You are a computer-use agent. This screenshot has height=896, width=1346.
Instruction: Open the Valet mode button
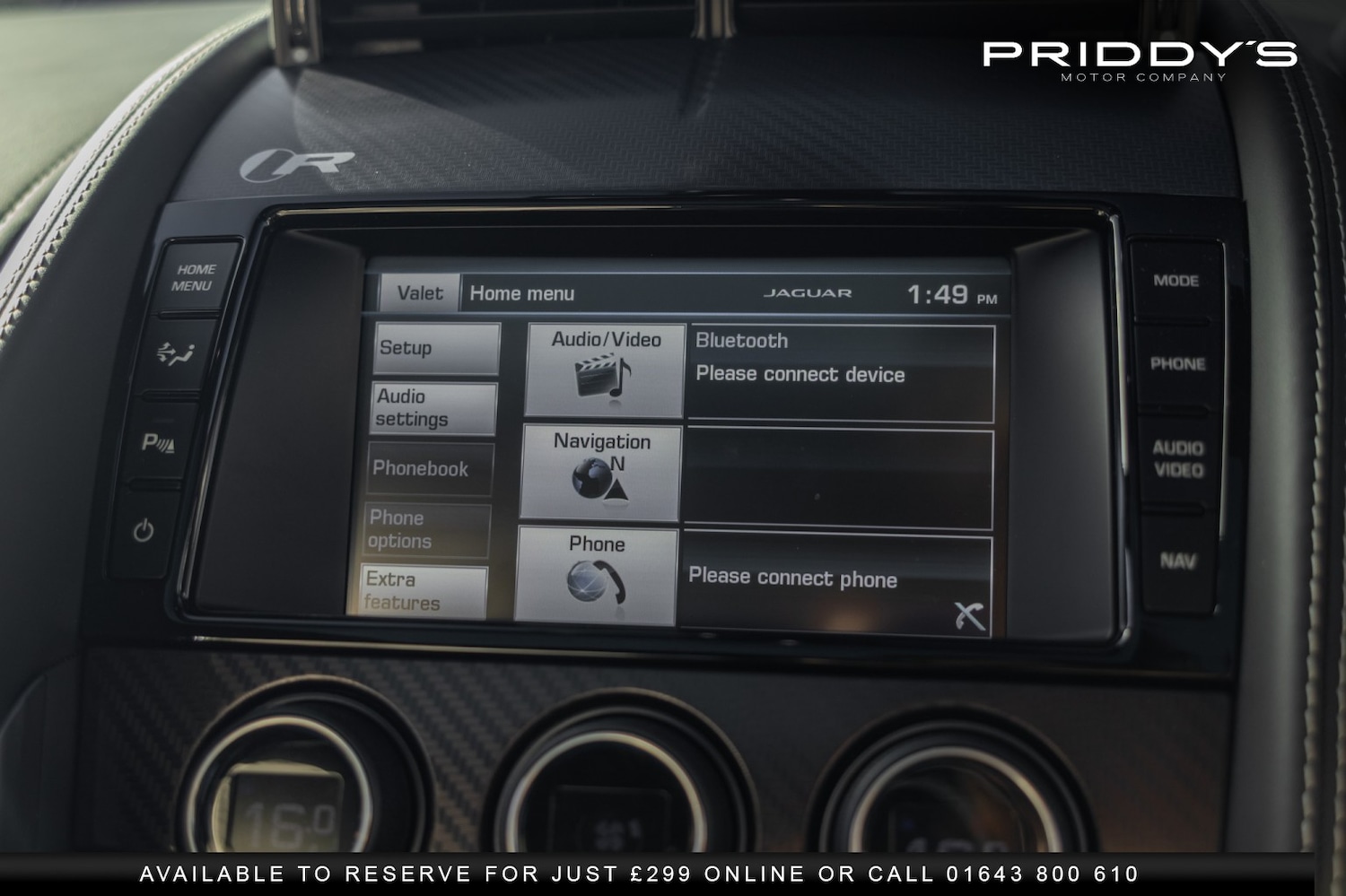(419, 293)
